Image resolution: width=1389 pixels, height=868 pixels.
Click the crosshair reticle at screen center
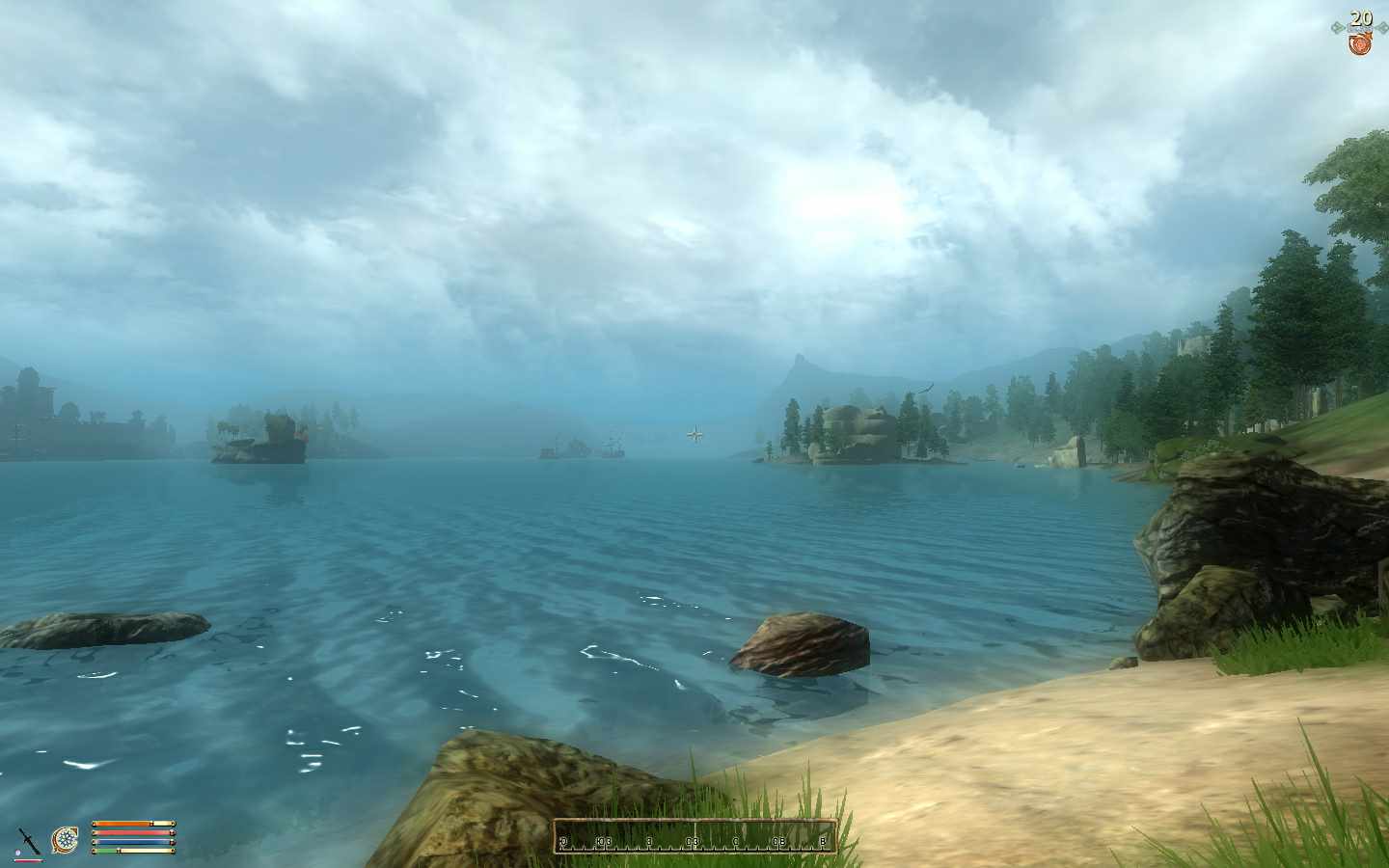(694, 434)
